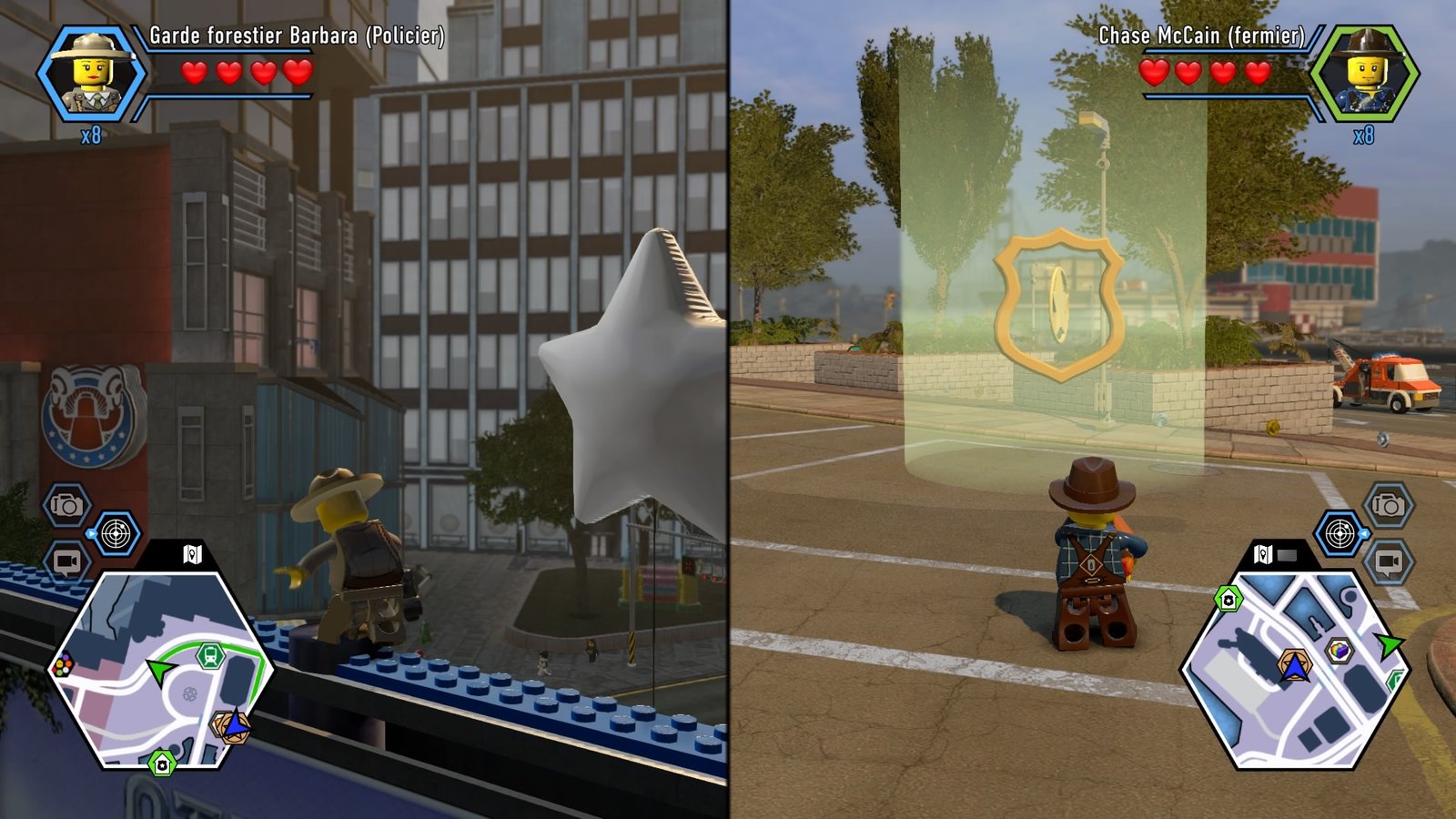Expand Barbara's radar via the blue arrow
Image resolution: width=1456 pixels, height=819 pixels.
[91, 533]
